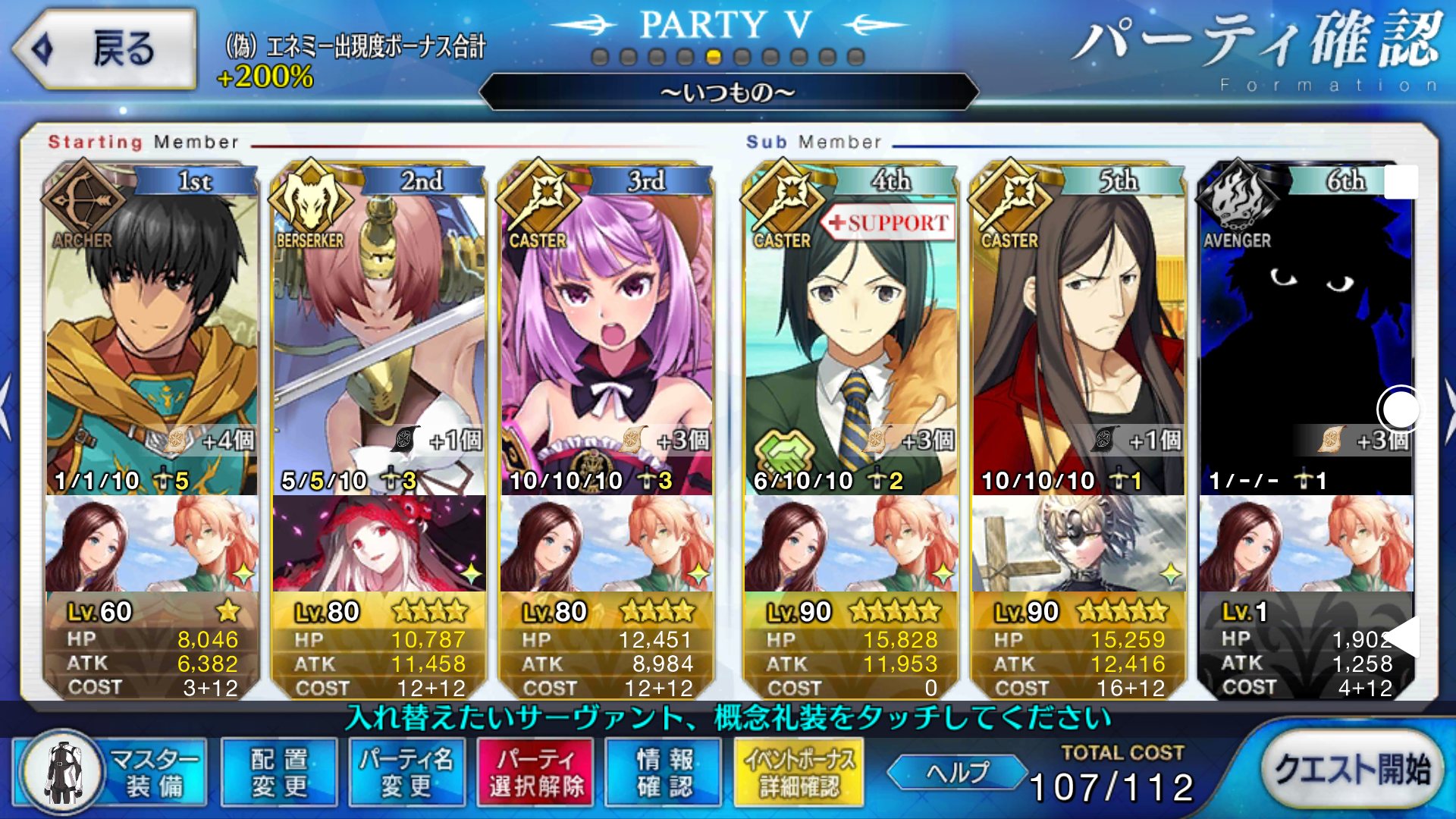Choose 配置変更 to rearrange party

click(x=279, y=773)
